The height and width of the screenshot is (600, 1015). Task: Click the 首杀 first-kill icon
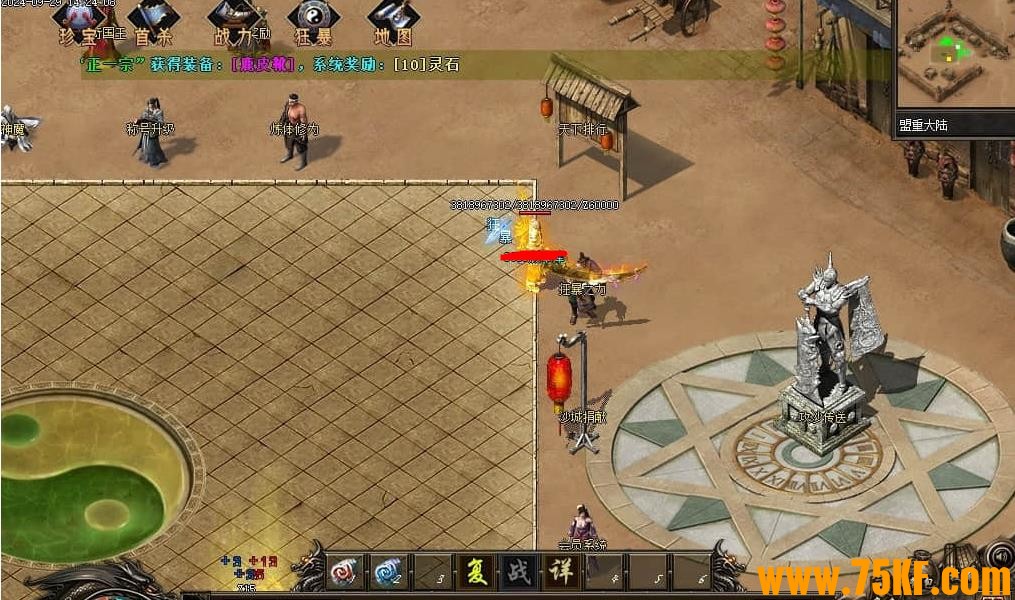click(x=154, y=20)
